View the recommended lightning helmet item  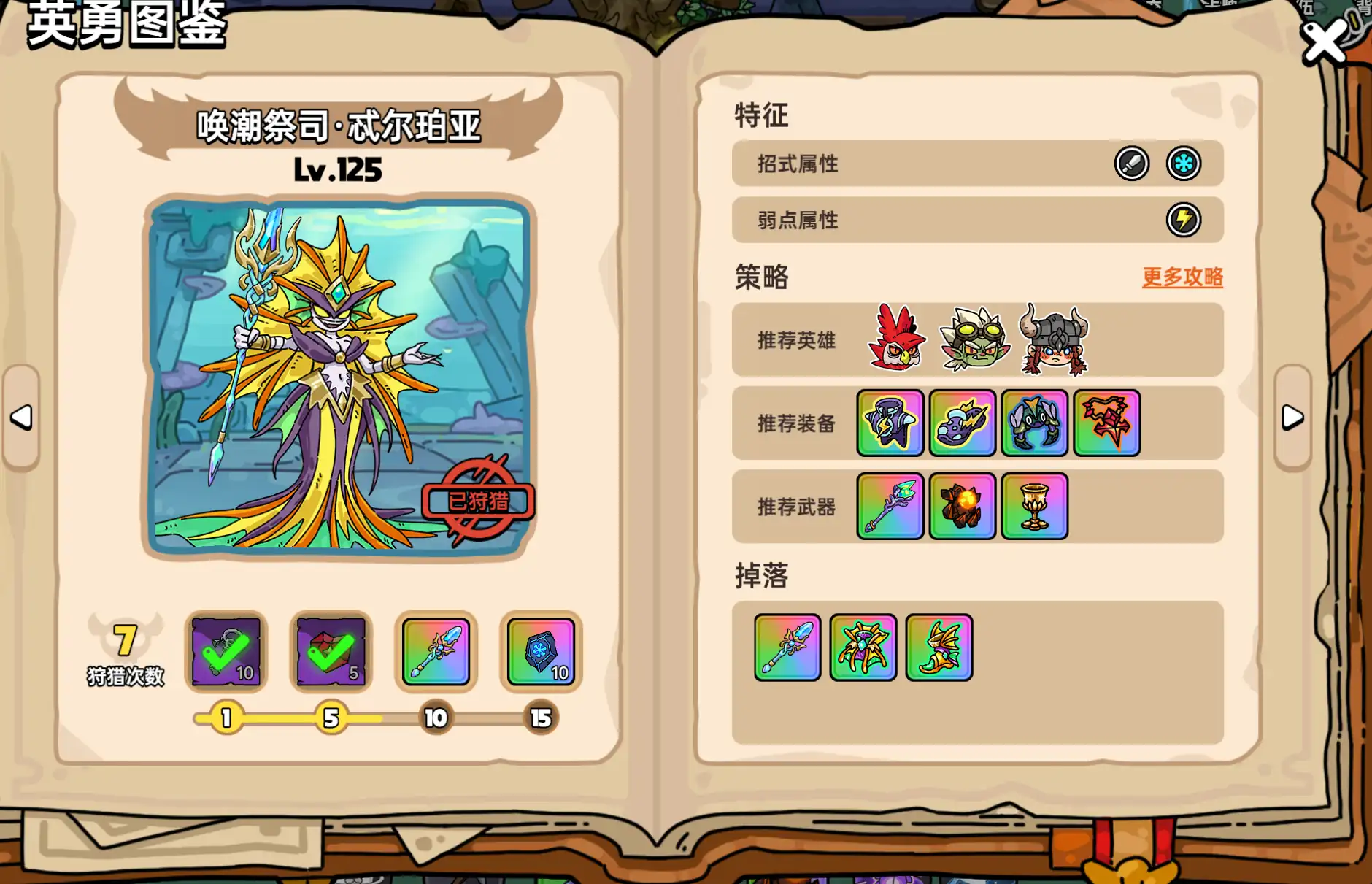tap(962, 423)
